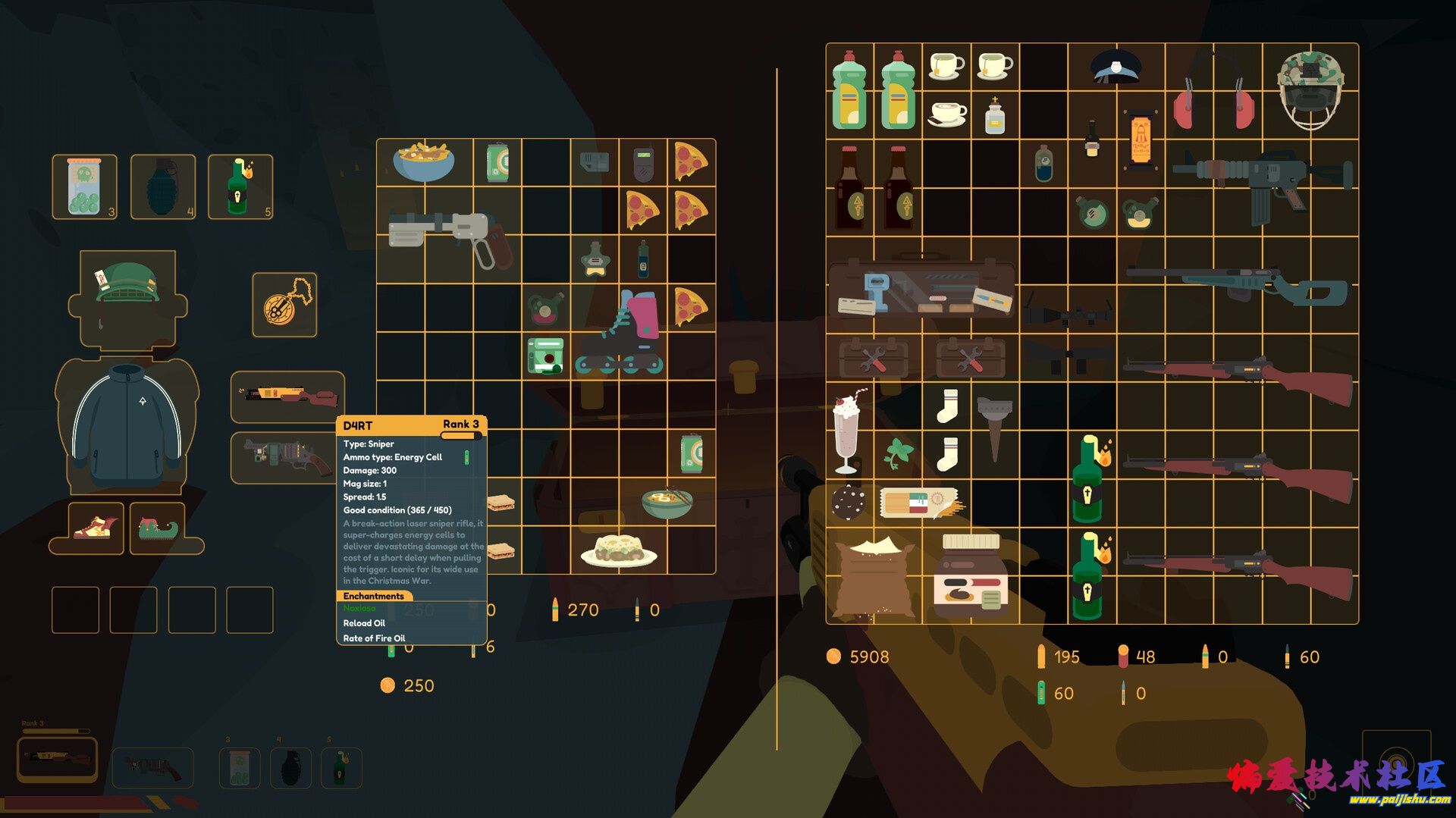Select the chocolate spread jar
The image size is (1456, 818).
[971, 575]
